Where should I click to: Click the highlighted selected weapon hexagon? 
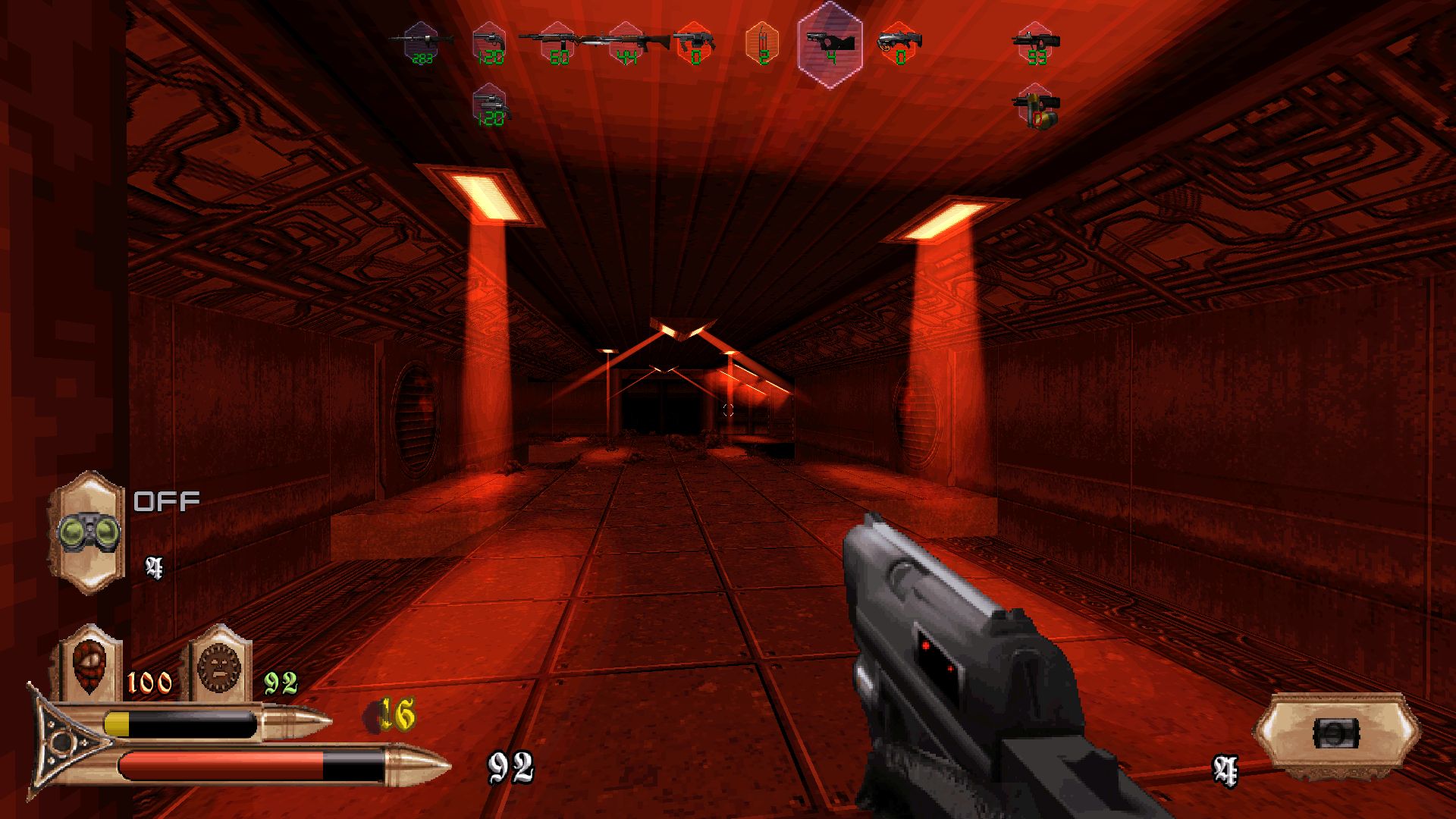[831, 44]
